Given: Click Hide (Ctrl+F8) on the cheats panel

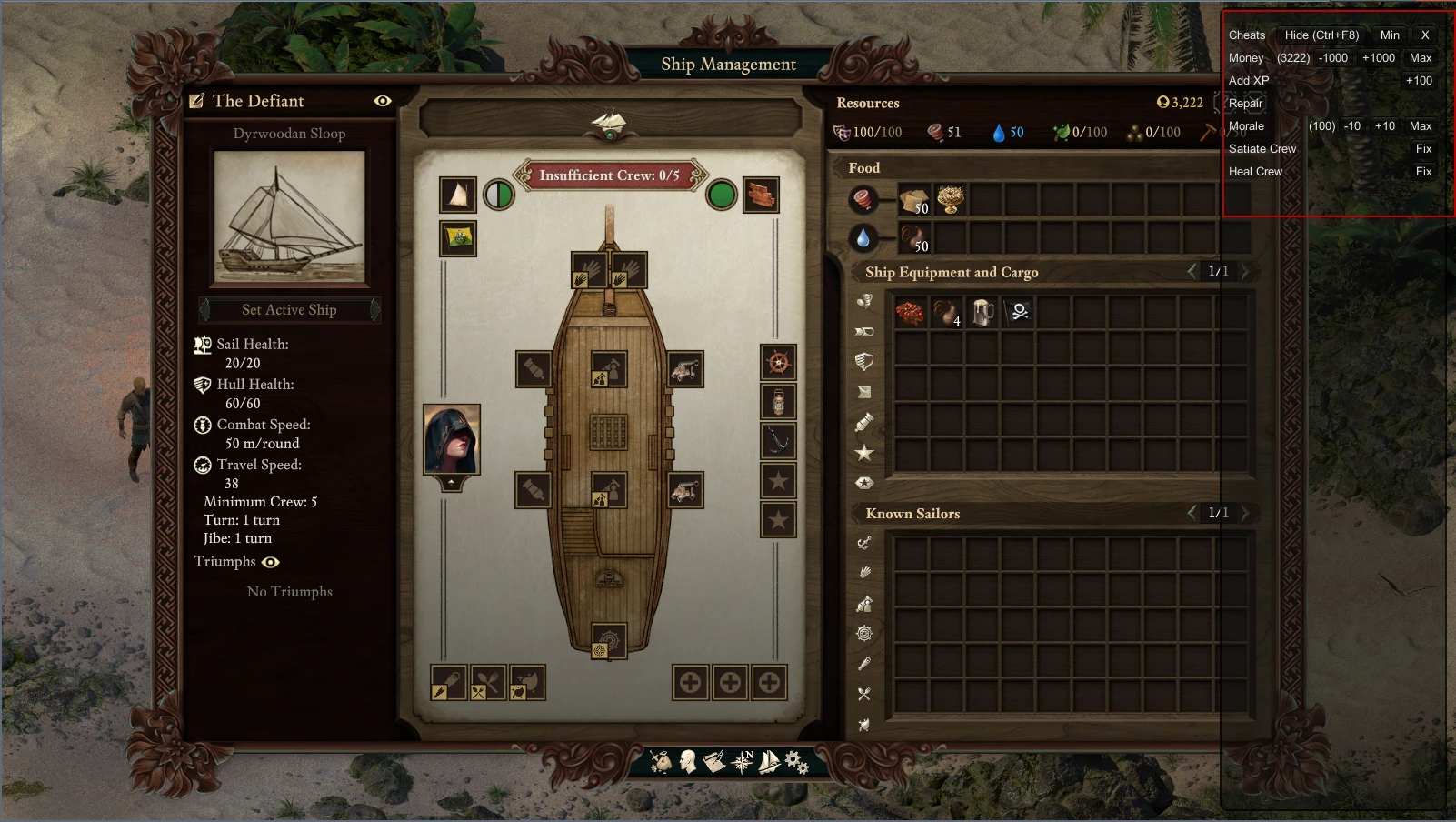Looking at the screenshot, I should (x=1320, y=35).
